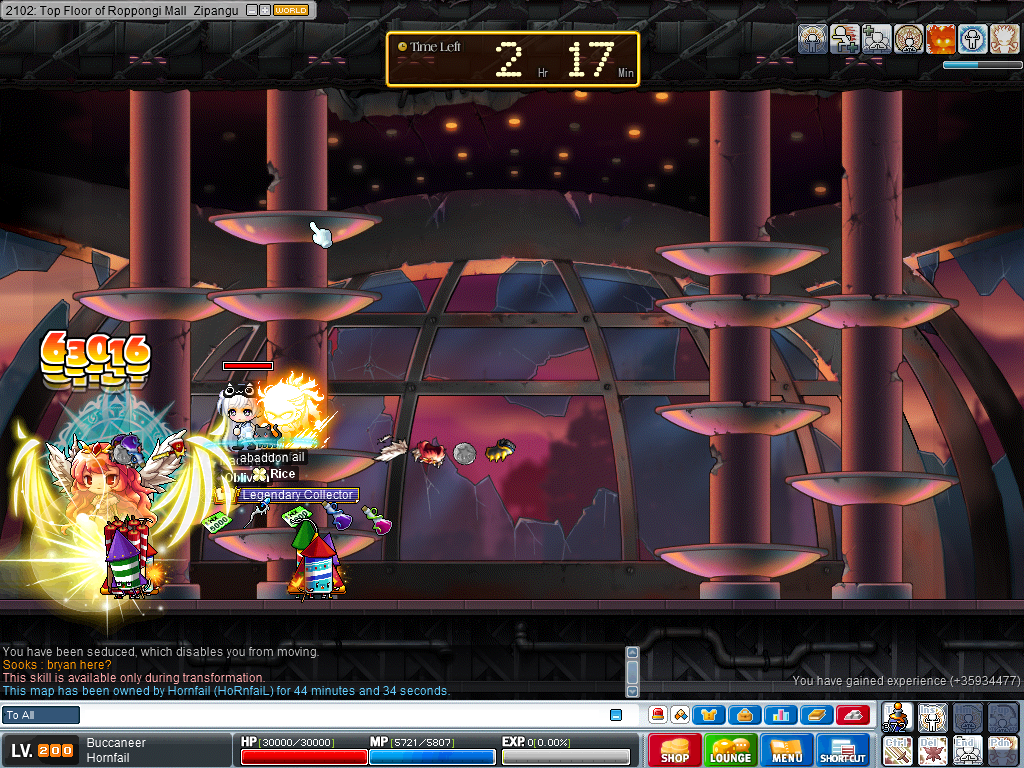Screen dimensions: 1024x768
Task: Open the 'To All' chat target selector
Action: click(x=41, y=715)
